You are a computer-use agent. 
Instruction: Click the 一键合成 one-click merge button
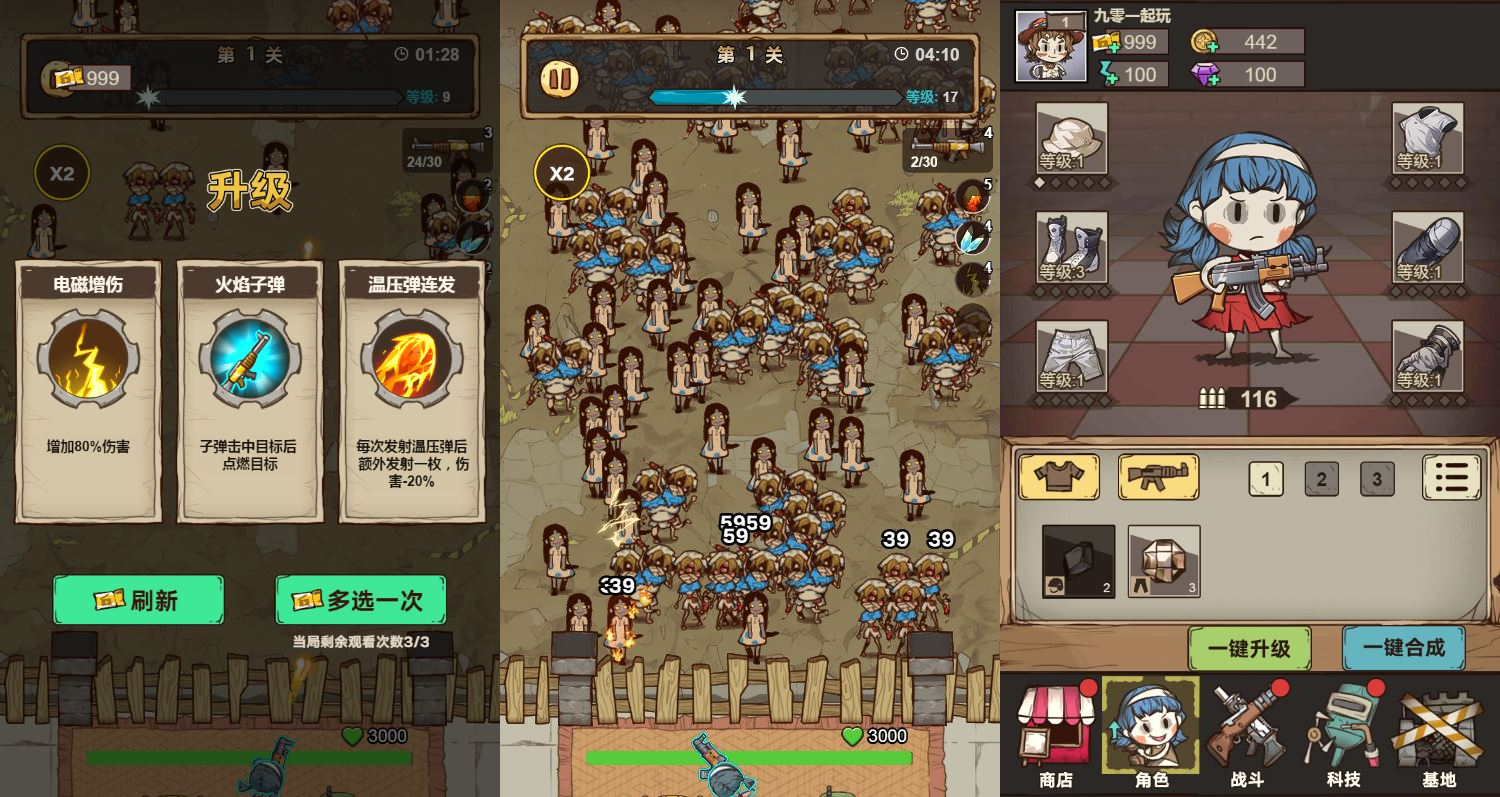[1403, 648]
